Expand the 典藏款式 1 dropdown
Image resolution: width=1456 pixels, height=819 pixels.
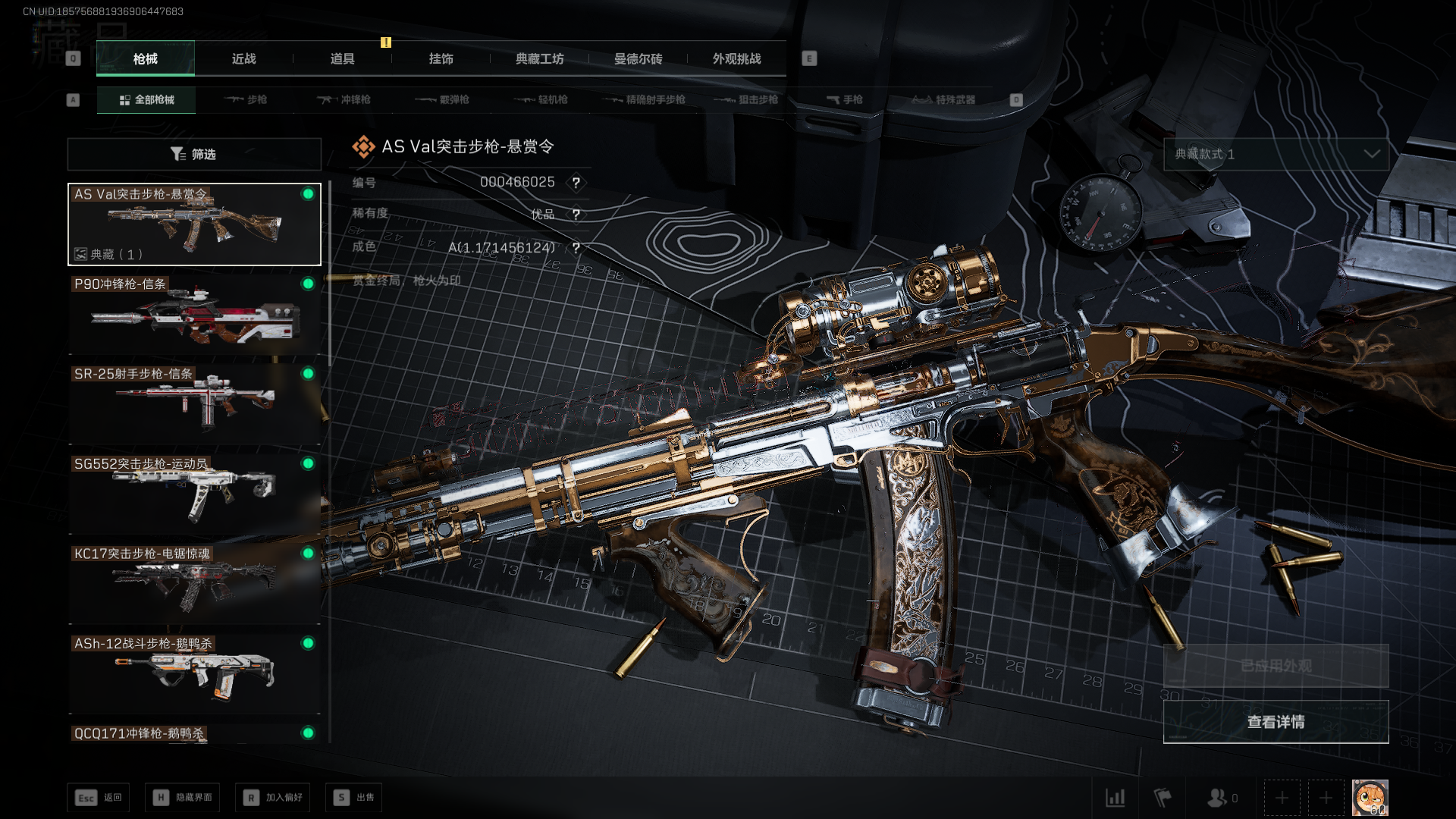[1276, 154]
